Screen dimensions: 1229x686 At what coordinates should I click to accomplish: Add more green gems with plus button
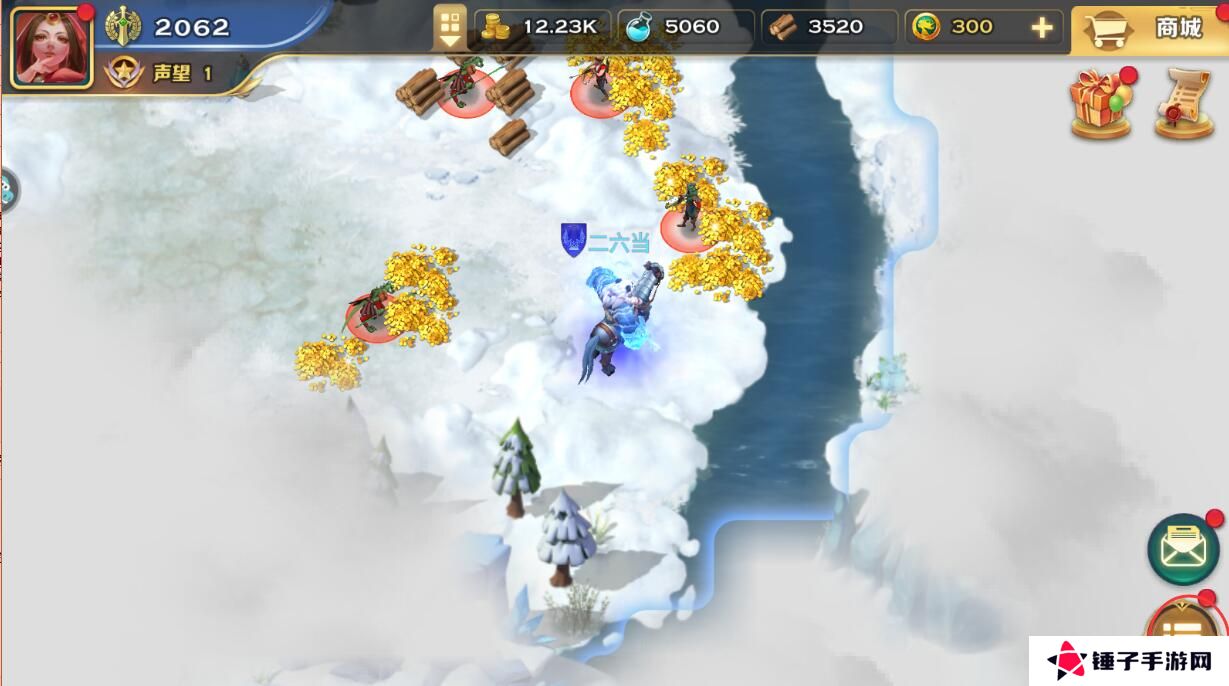(1041, 28)
